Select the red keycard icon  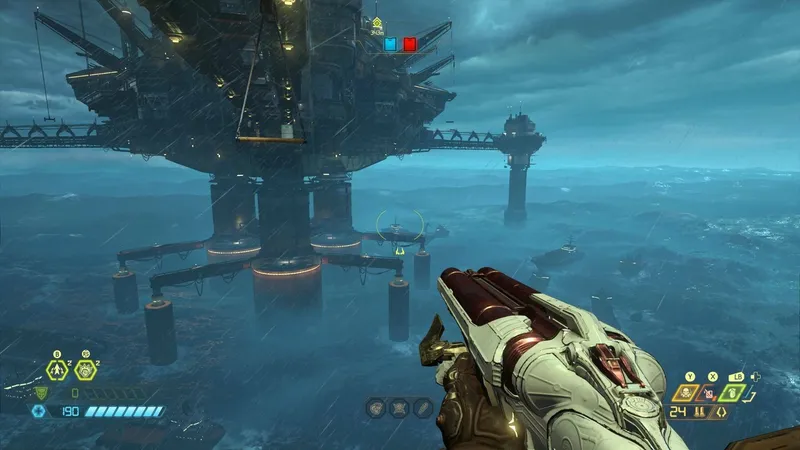(409, 45)
